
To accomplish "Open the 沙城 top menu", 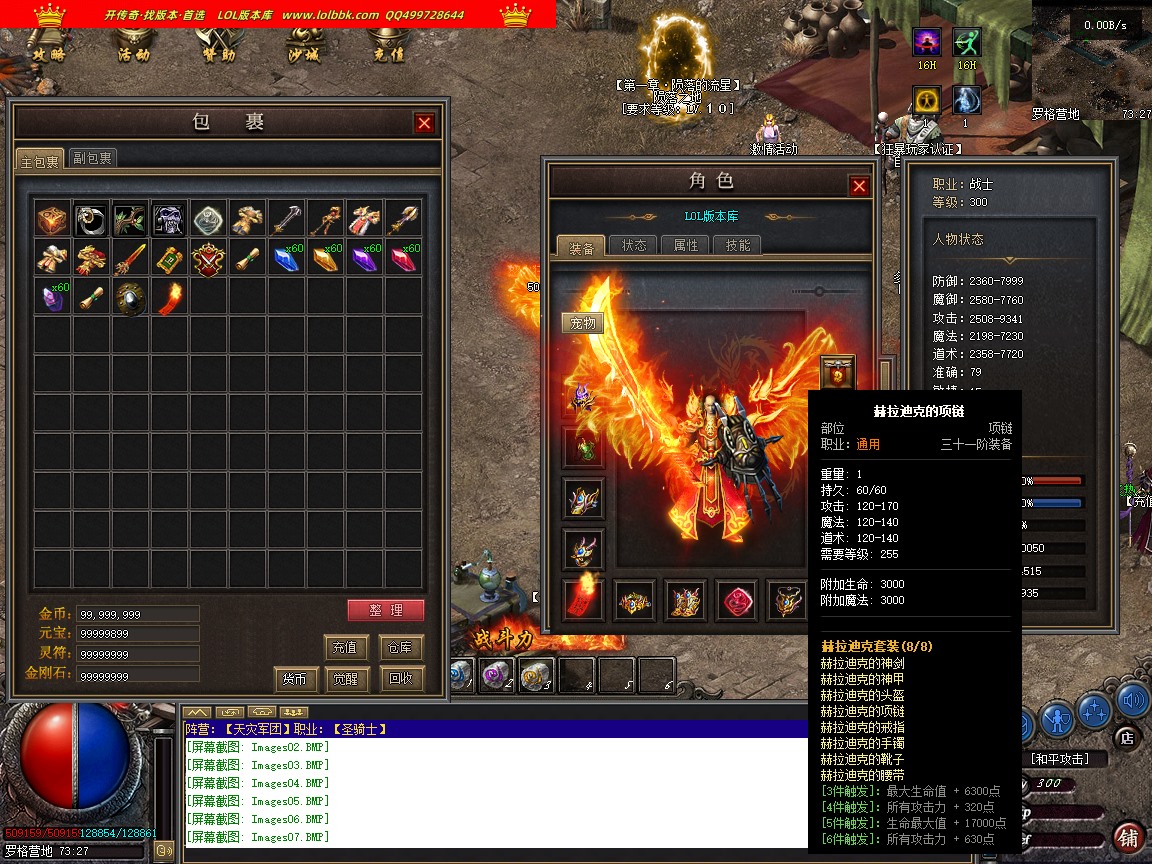I will [304, 55].
